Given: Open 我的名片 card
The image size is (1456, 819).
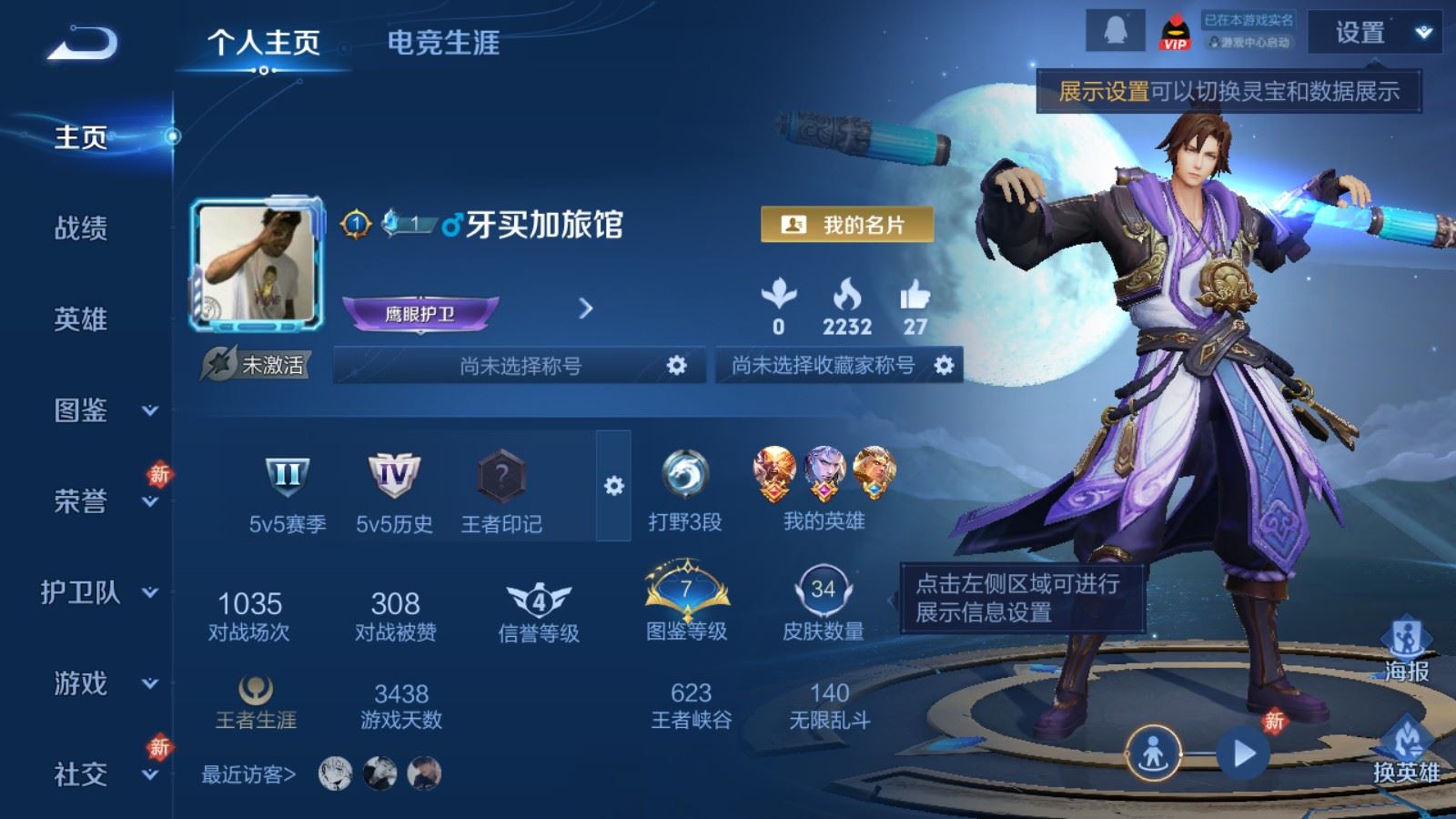Looking at the screenshot, I should [x=848, y=223].
